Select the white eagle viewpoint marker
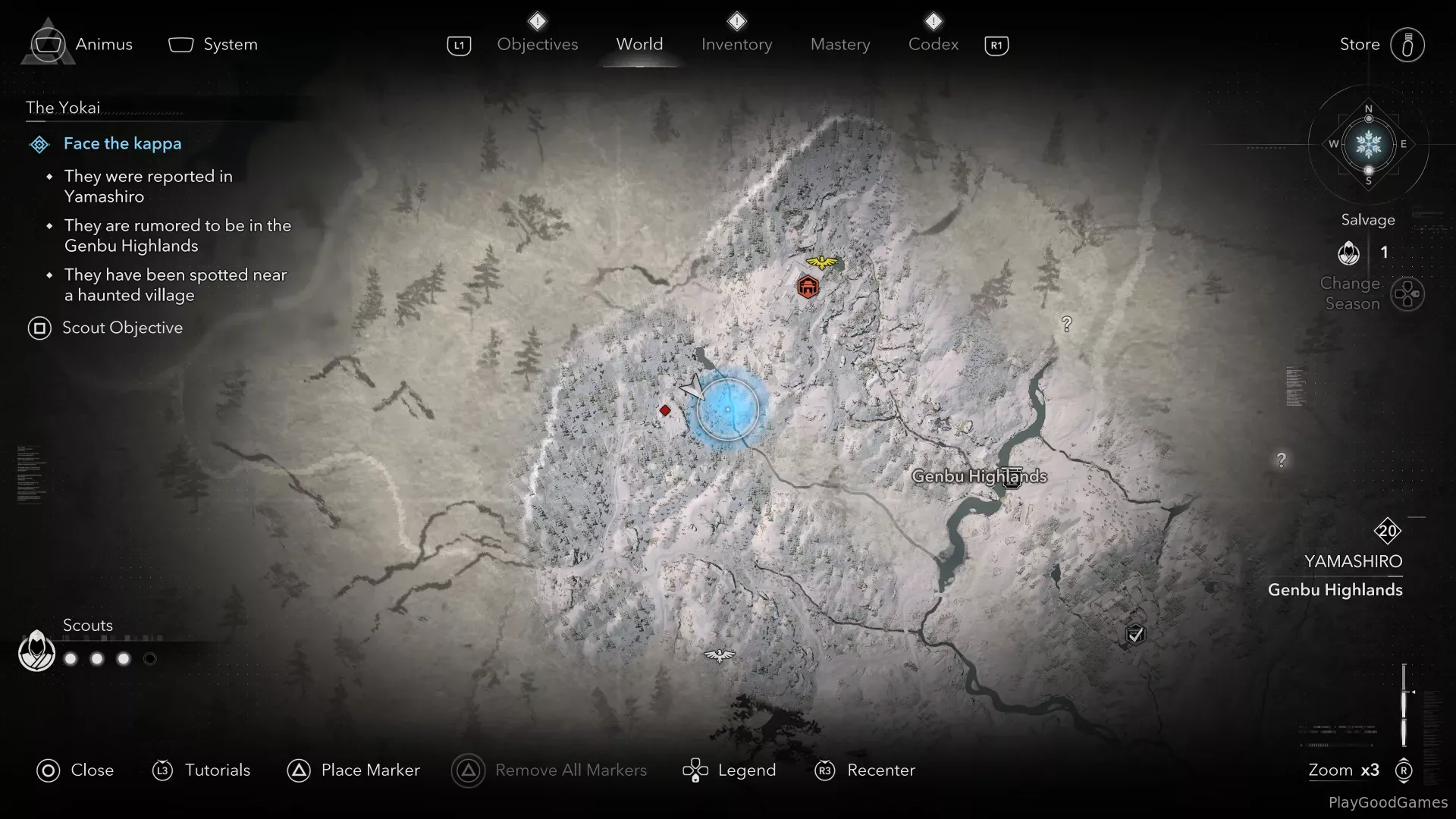Image resolution: width=1456 pixels, height=819 pixels. coord(719,655)
